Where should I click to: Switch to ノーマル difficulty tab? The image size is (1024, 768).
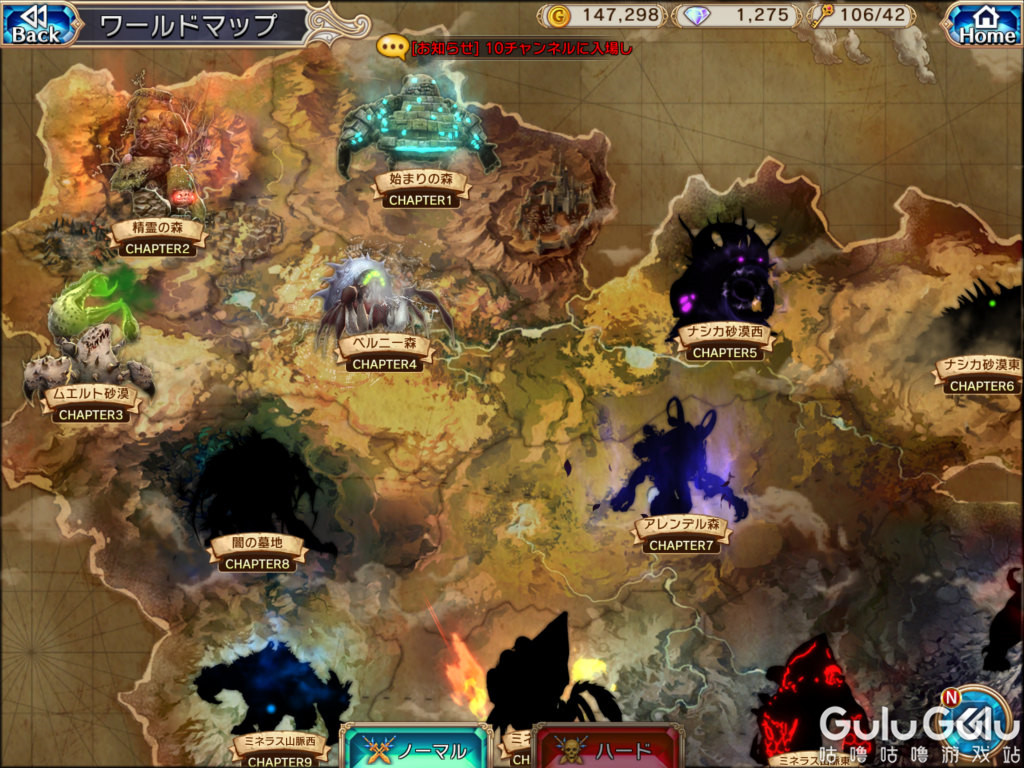[x=416, y=748]
